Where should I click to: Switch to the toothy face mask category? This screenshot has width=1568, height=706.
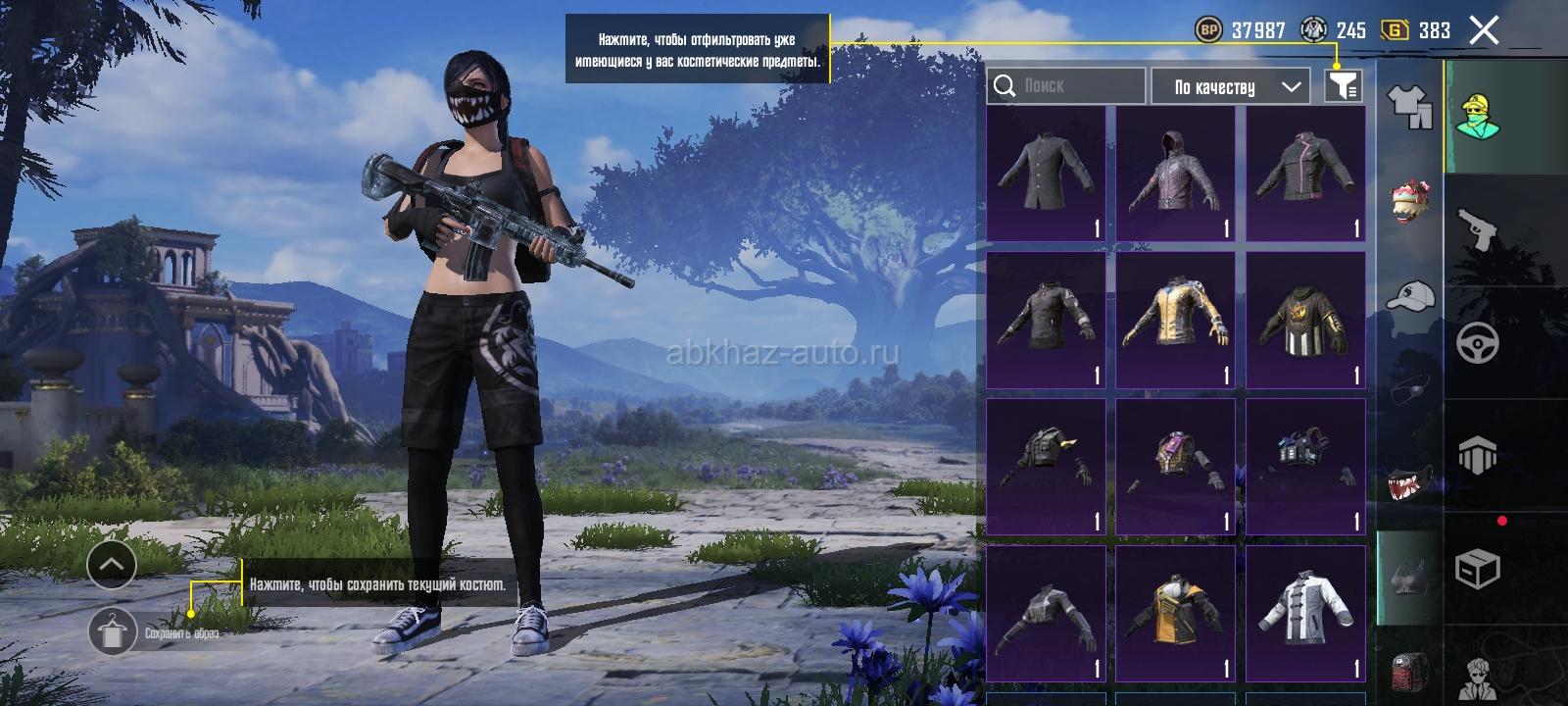point(1410,482)
